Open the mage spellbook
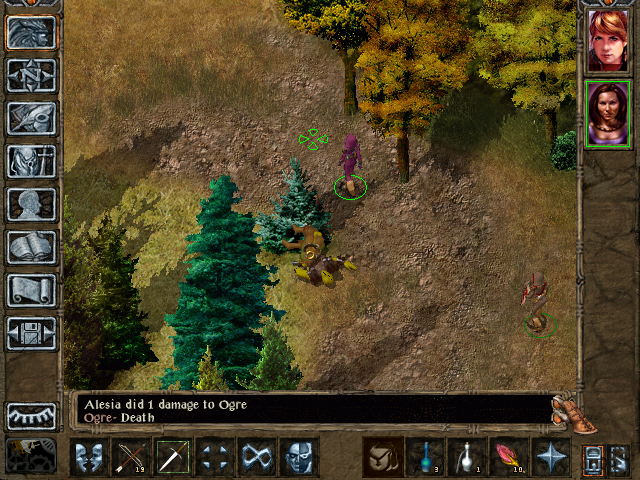 tap(31, 247)
